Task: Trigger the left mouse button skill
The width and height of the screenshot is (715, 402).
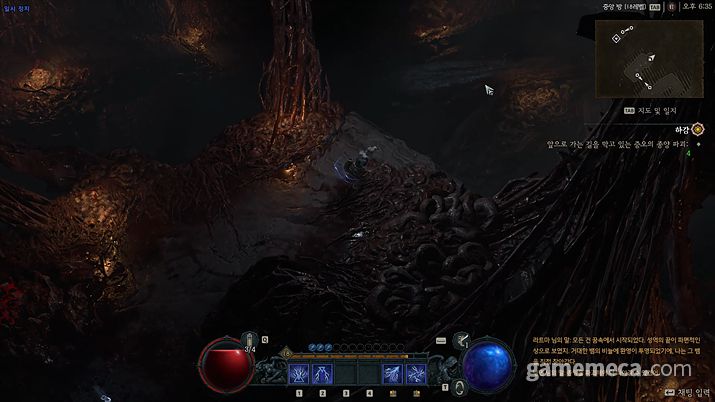Action: (x=392, y=375)
